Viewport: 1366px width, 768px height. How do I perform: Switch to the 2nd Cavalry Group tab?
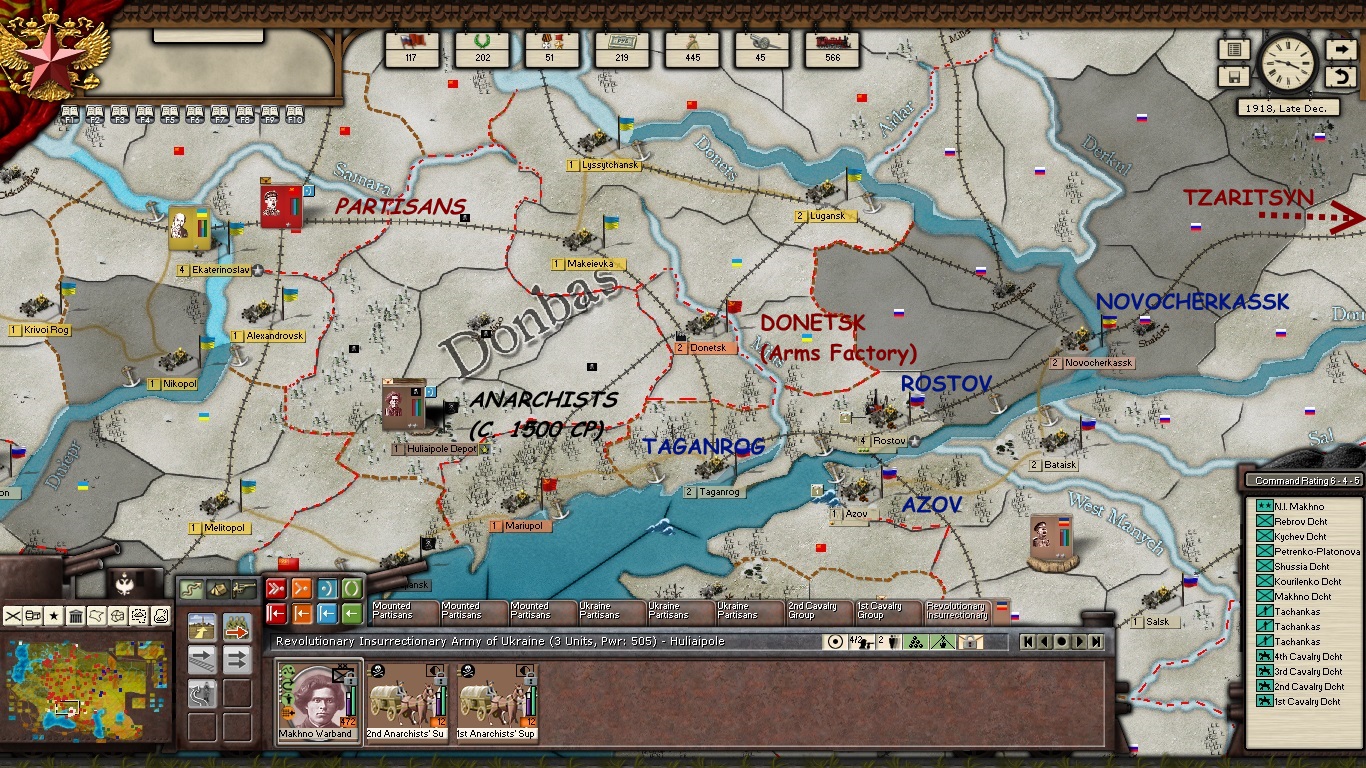(x=817, y=610)
